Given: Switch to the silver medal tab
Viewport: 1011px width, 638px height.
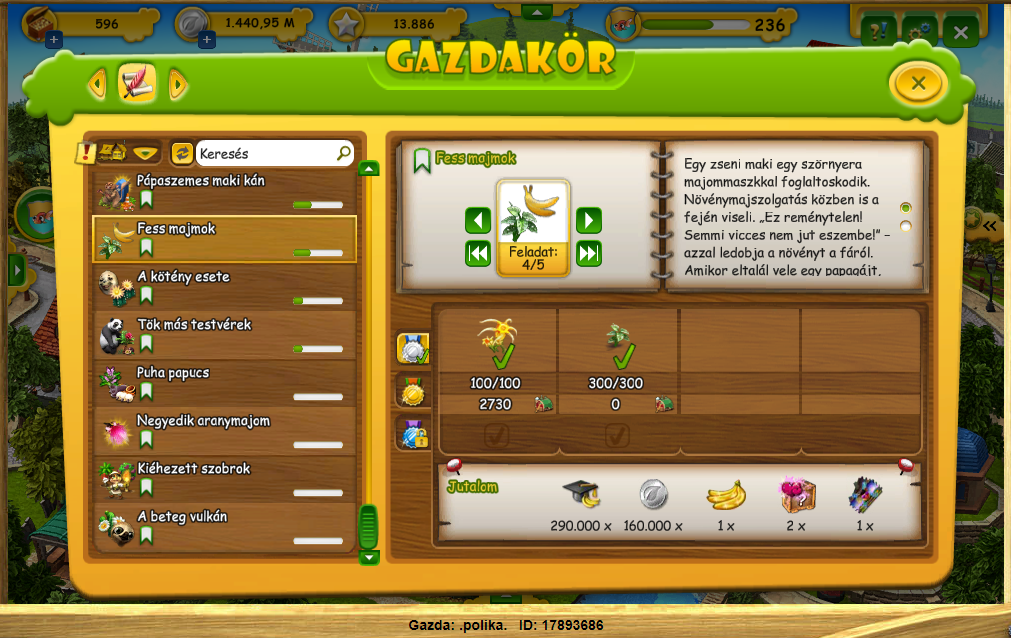Looking at the screenshot, I should point(413,347).
